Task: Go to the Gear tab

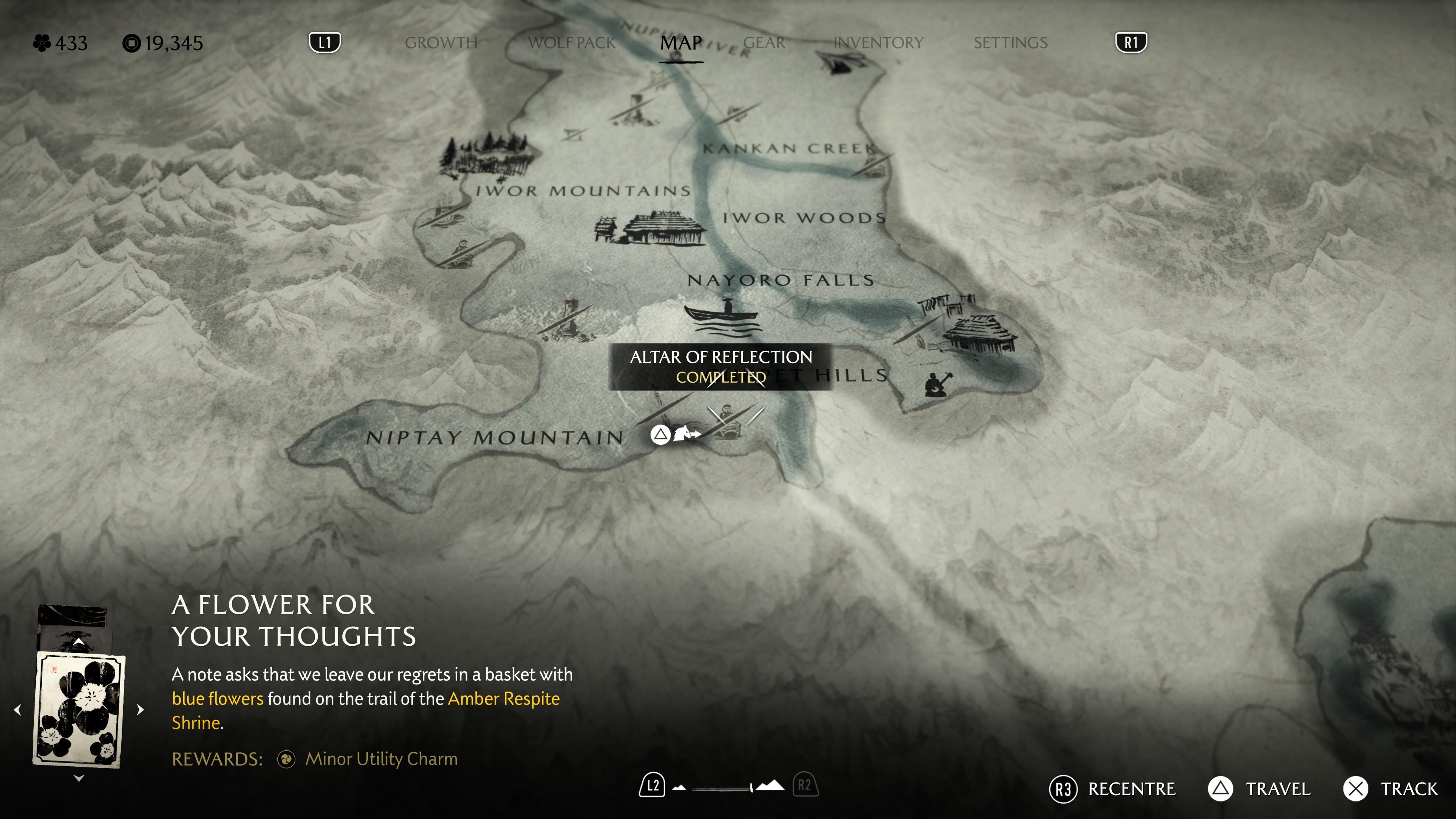Action: pos(764,43)
